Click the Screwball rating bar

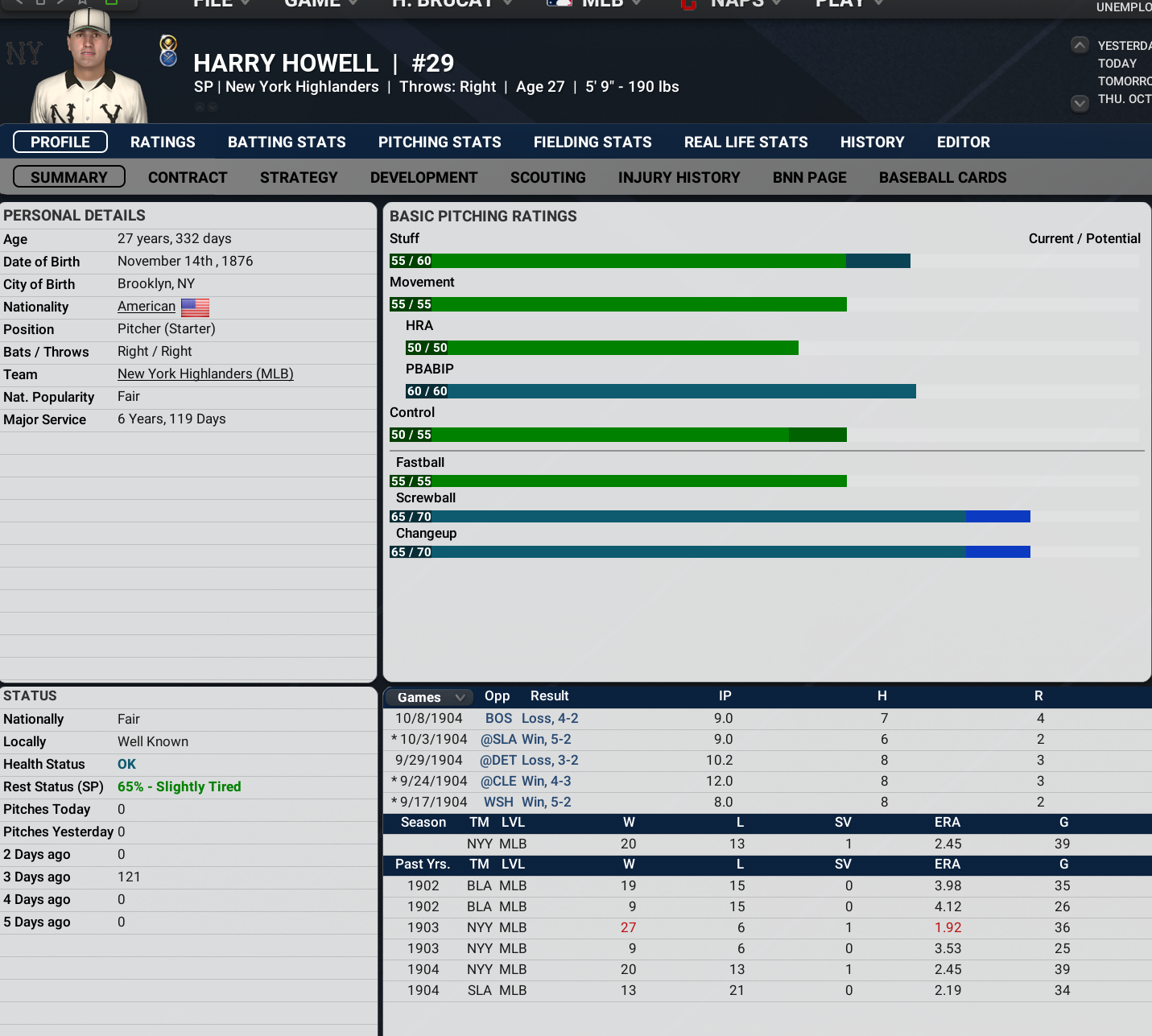tap(708, 516)
